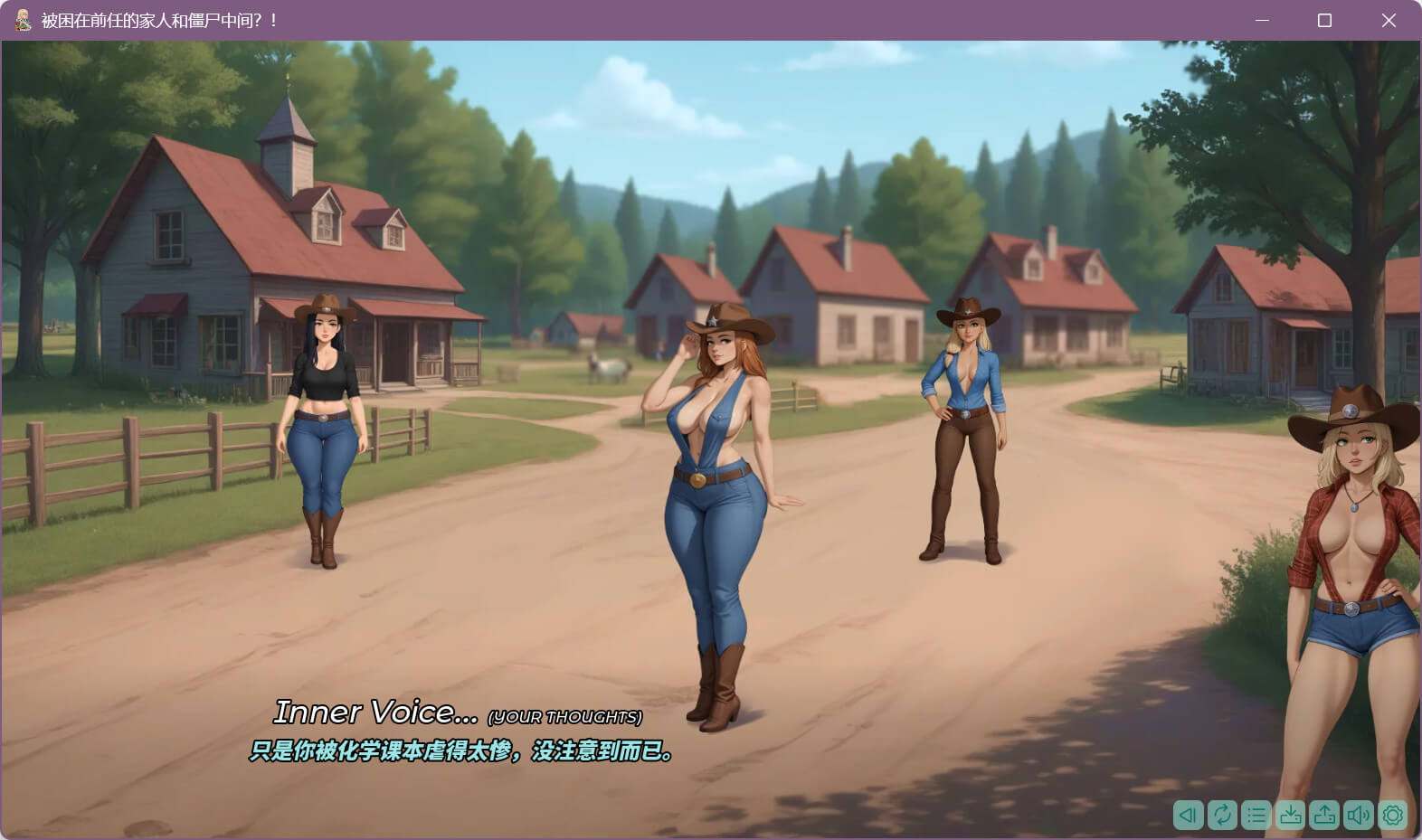Minimize the game window
1422x840 pixels.
coord(1262,20)
